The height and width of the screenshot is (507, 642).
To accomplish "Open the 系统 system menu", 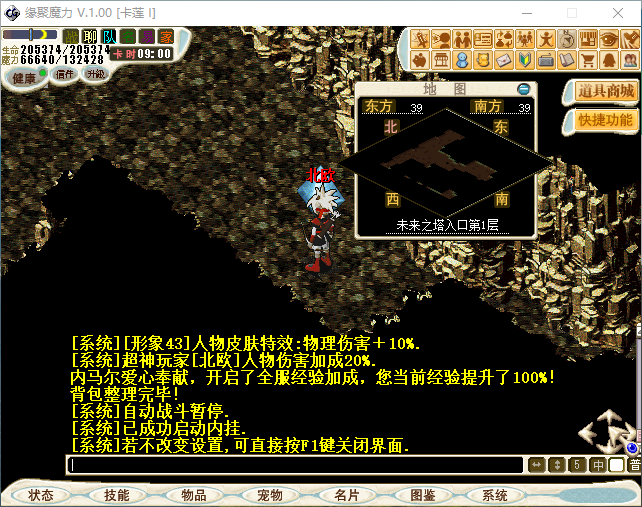I will tap(495, 495).
